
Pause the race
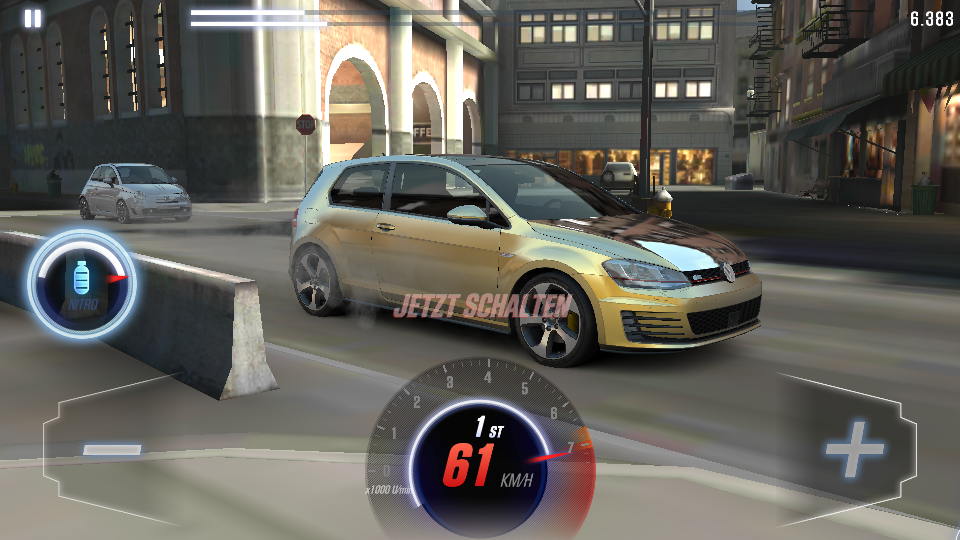coord(33,18)
